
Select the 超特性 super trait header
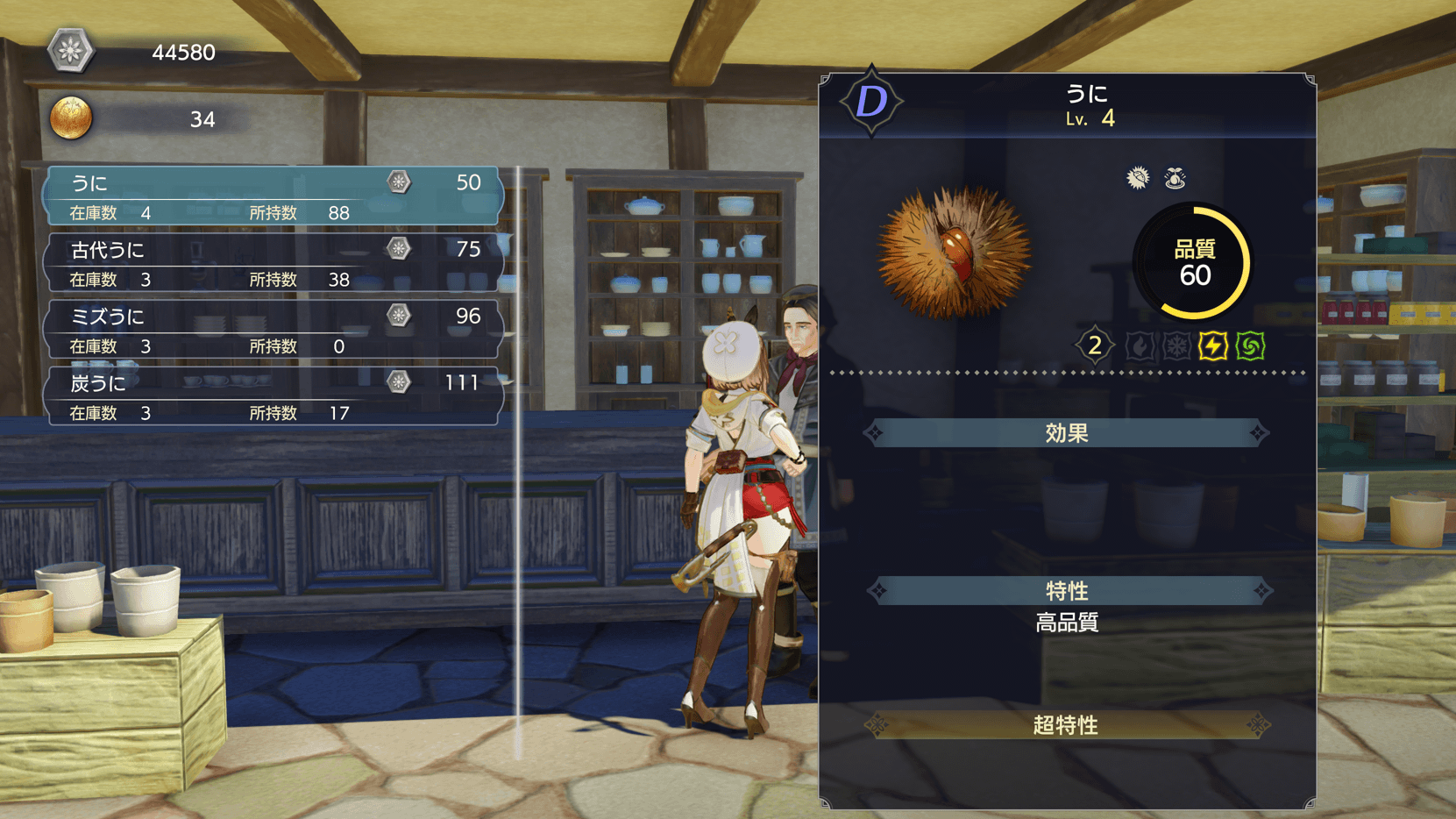tap(1066, 725)
